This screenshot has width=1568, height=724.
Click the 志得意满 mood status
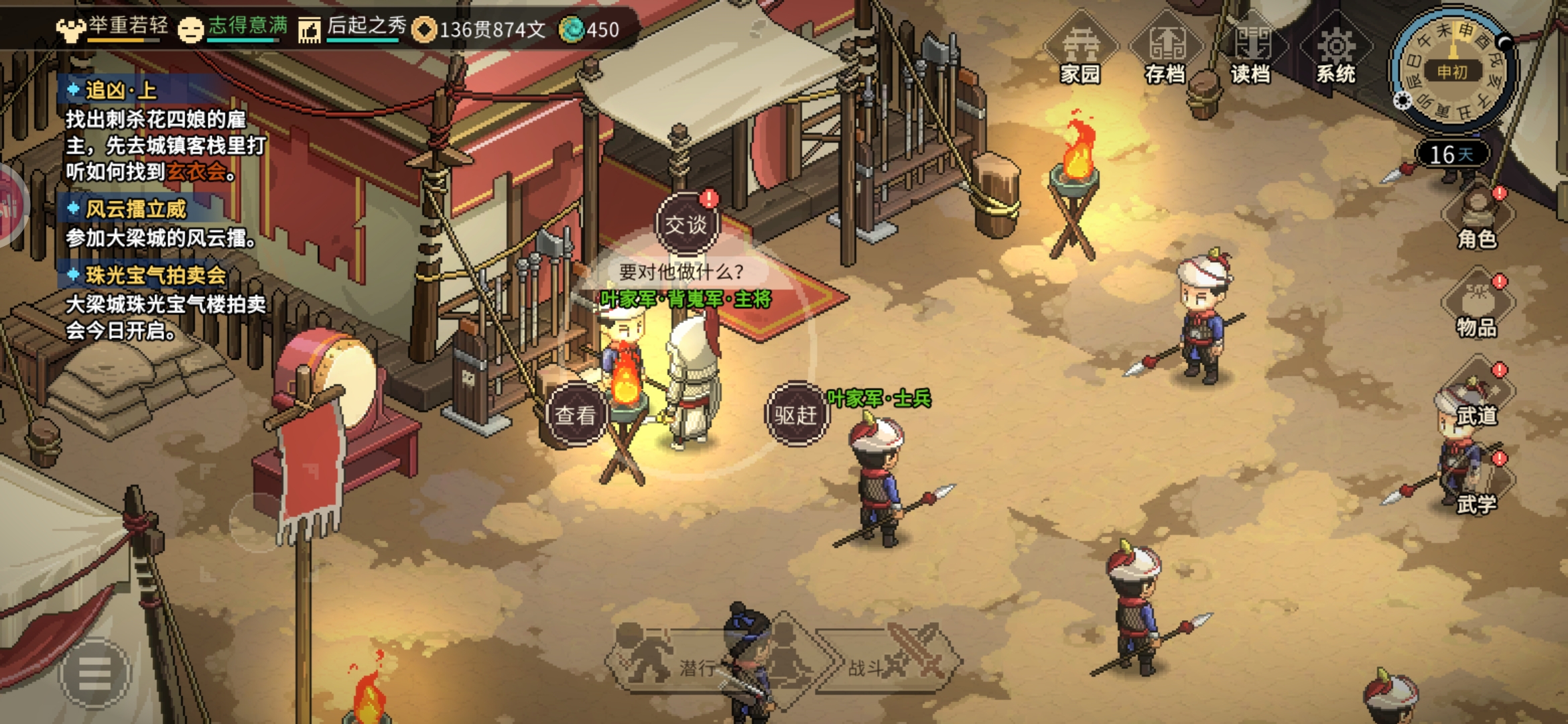pyautogui.click(x=234, y=28)
